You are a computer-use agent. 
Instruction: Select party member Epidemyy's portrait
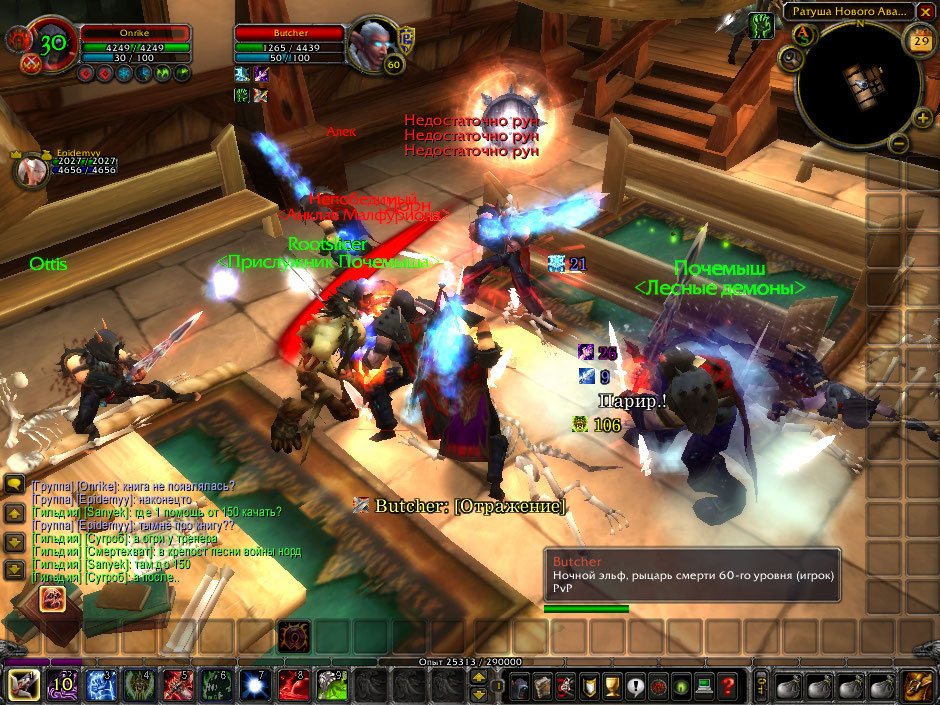(x=31, y=169)
